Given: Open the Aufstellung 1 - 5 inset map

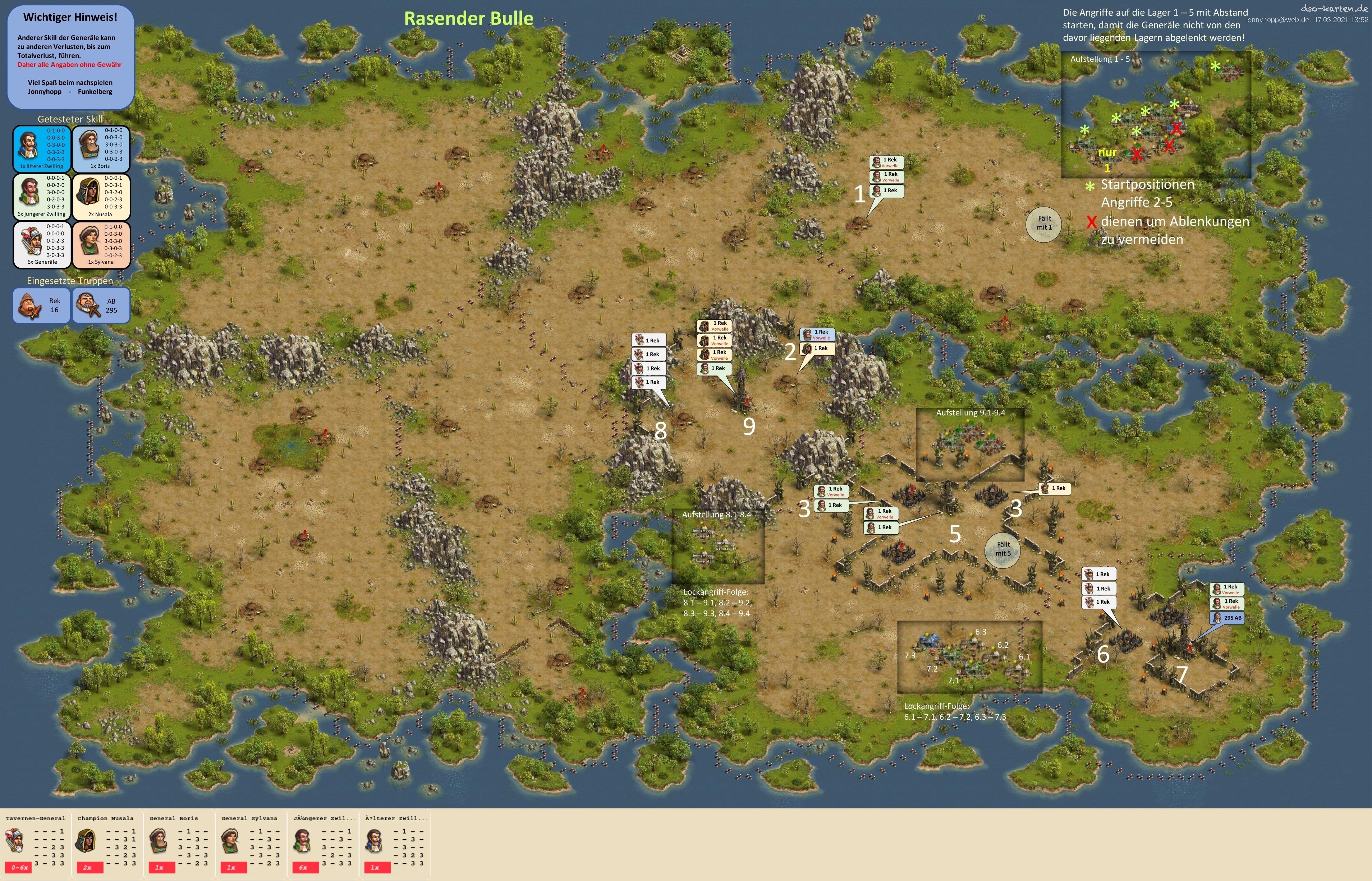Looking at the screenshot, I should click(x=1155, y=114).
